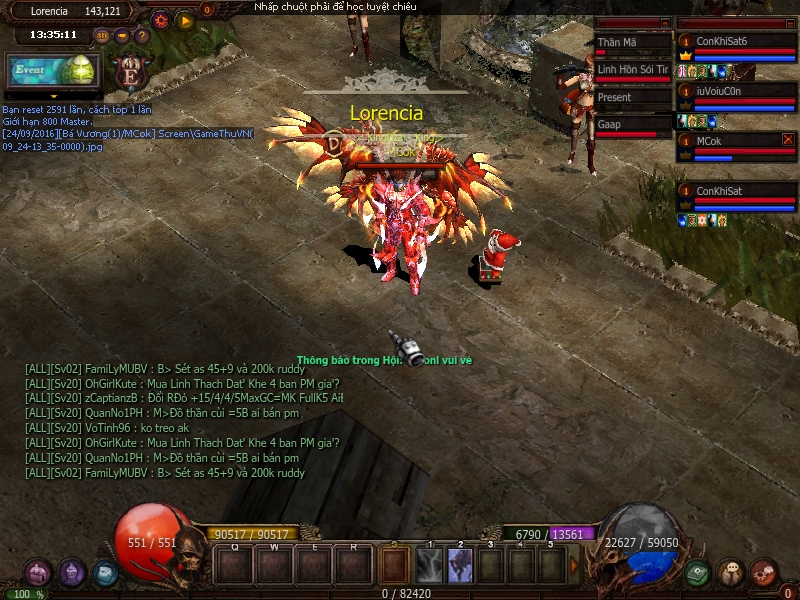Remove MCok with the X button
This screenshot has width=800, height=600.
[788, 140]
